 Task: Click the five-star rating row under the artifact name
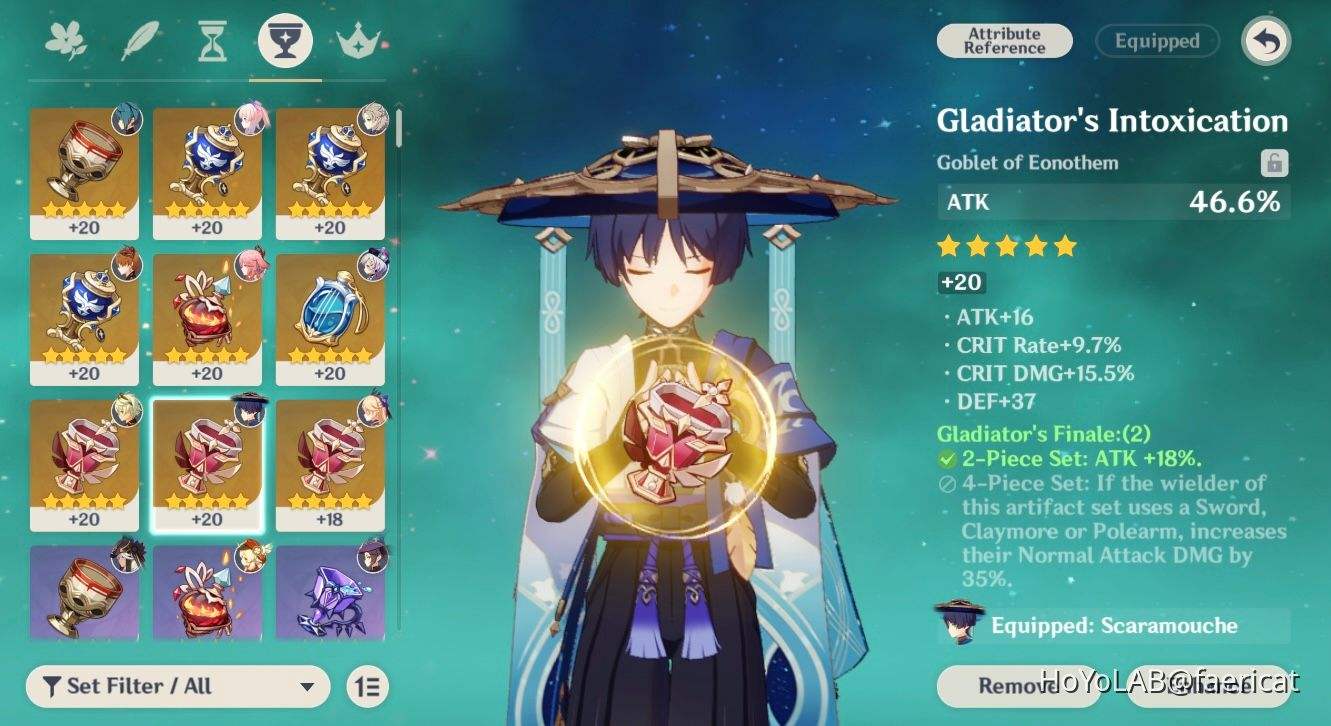click(x=1006, y=245)
